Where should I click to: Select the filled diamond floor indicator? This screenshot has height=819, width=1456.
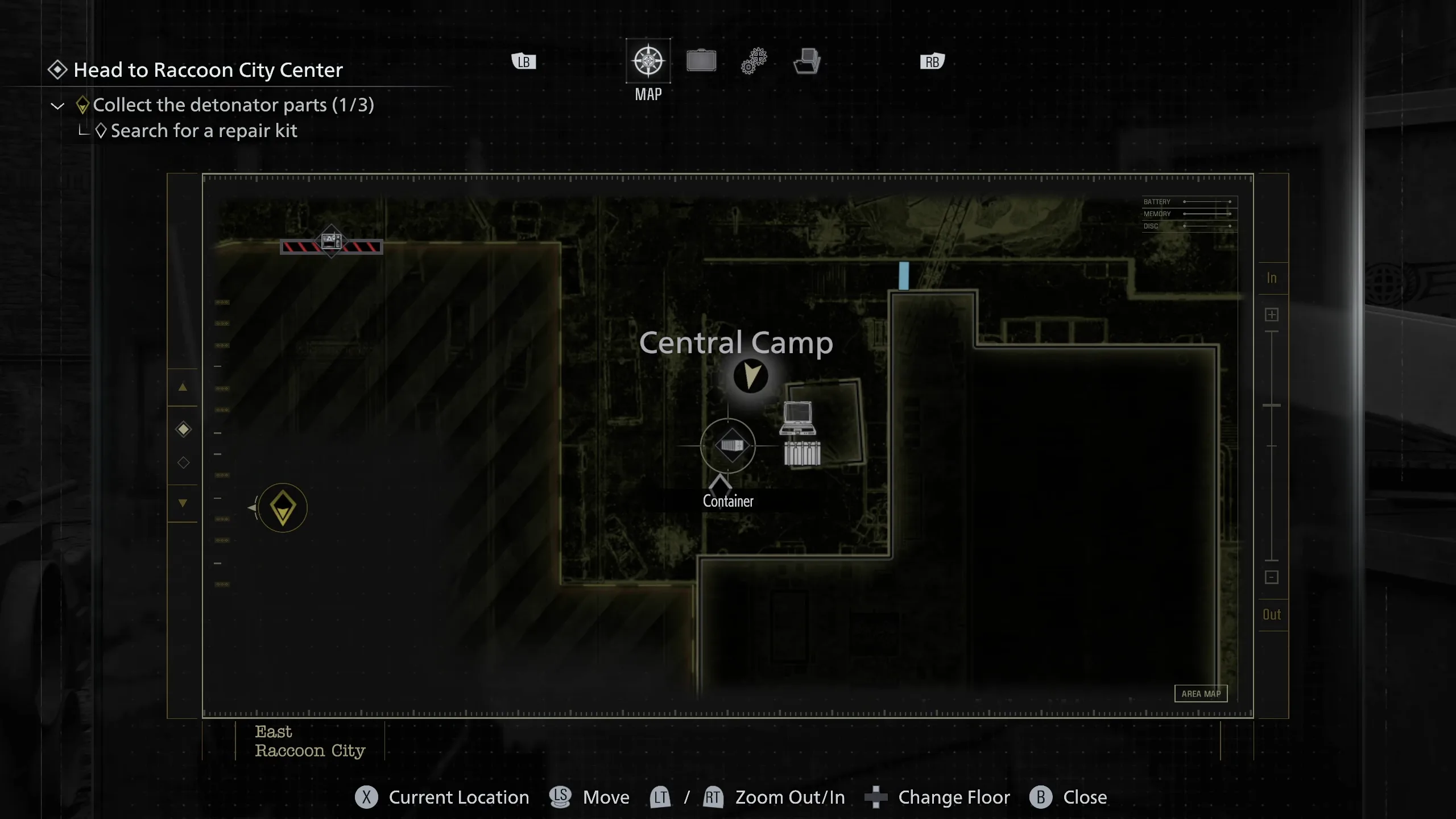click(x=183, y=429)
